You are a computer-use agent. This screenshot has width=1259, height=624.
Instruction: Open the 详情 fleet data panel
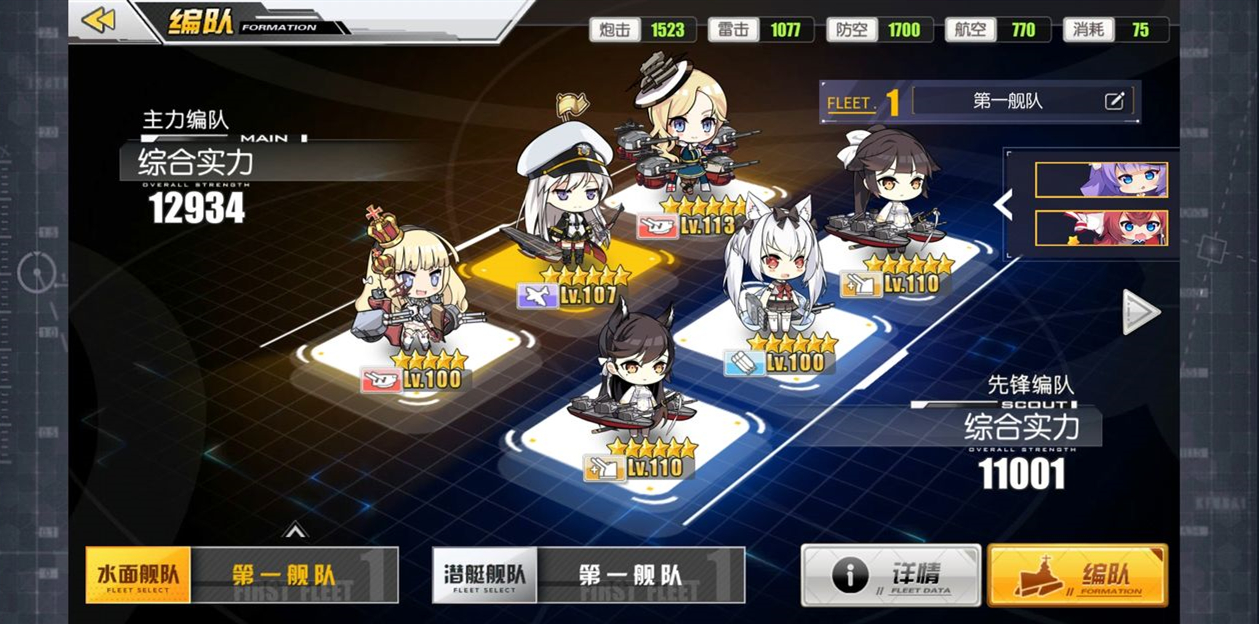point(890,575)
